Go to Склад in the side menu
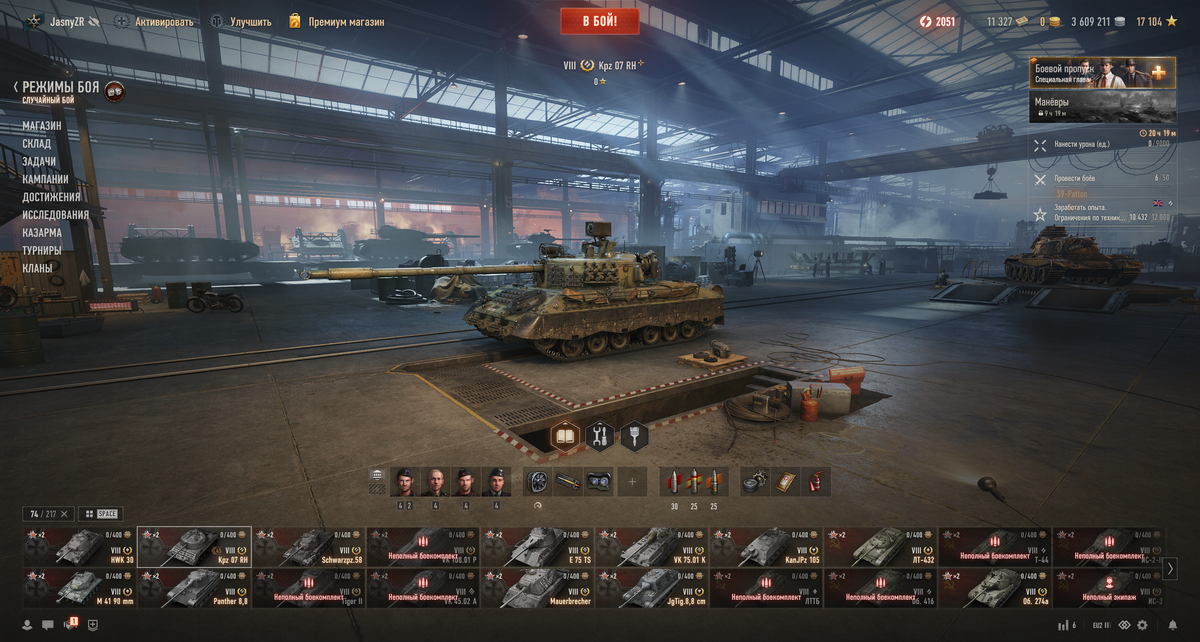Screen dimensions: 1200x642 (x=37, y=144)
